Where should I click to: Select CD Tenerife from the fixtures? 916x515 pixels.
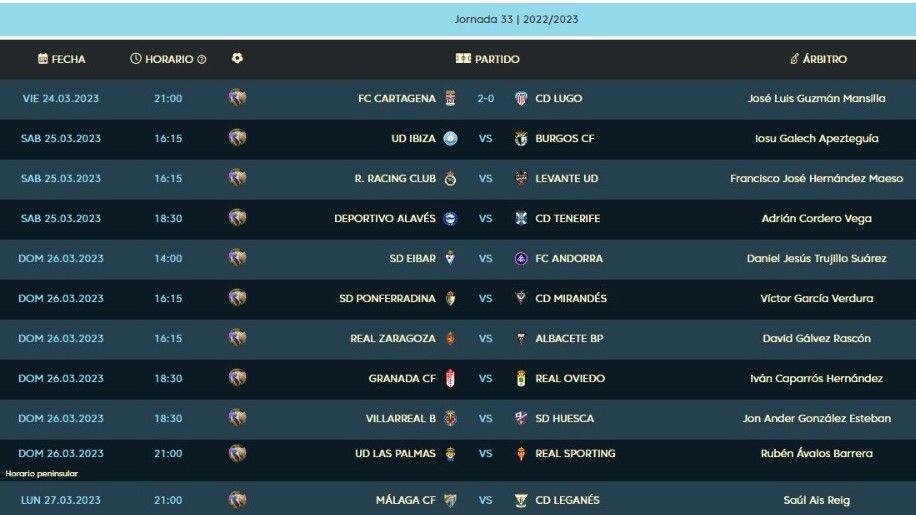coord(567,218)
